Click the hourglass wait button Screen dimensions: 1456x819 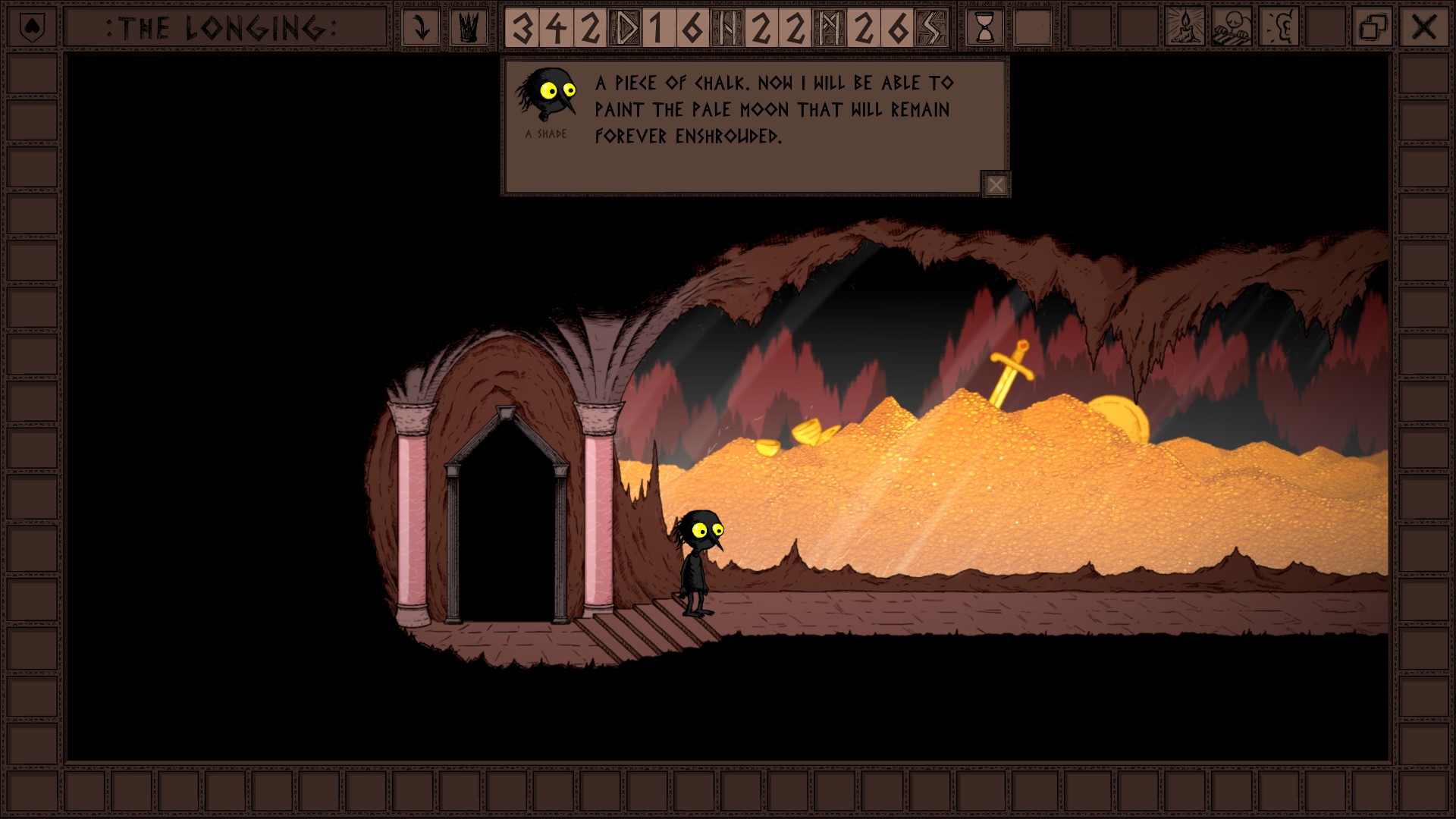click(984, 28)
